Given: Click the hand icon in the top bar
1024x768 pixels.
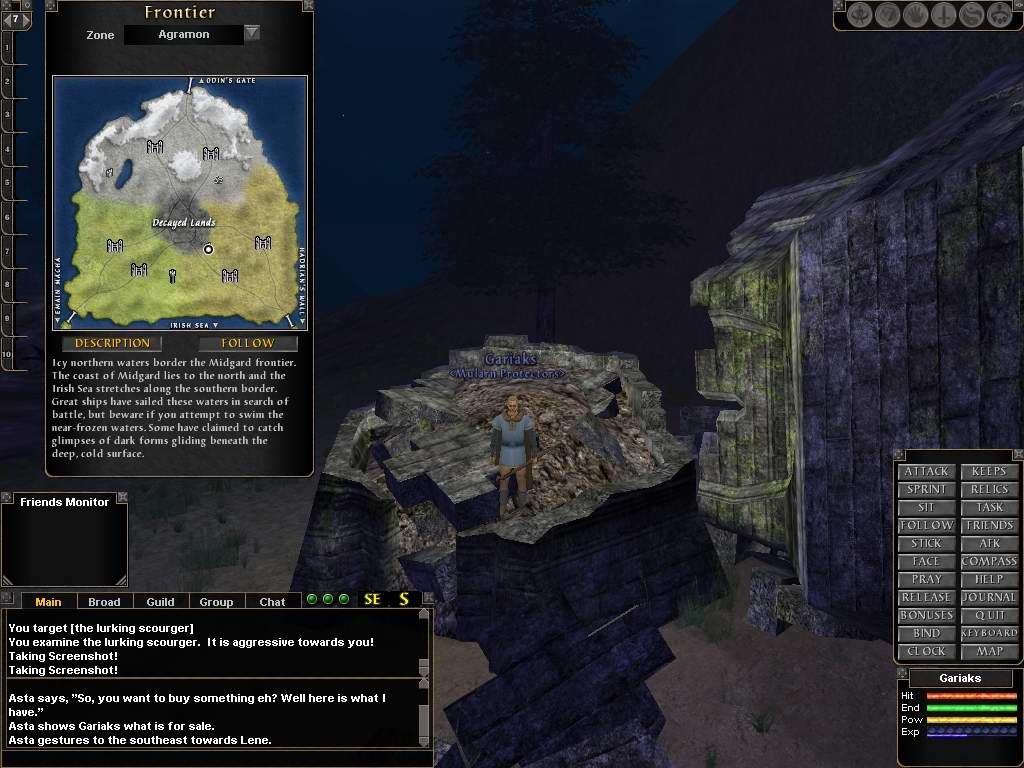Looking at the screenshot, I should [x=915, y=16].
